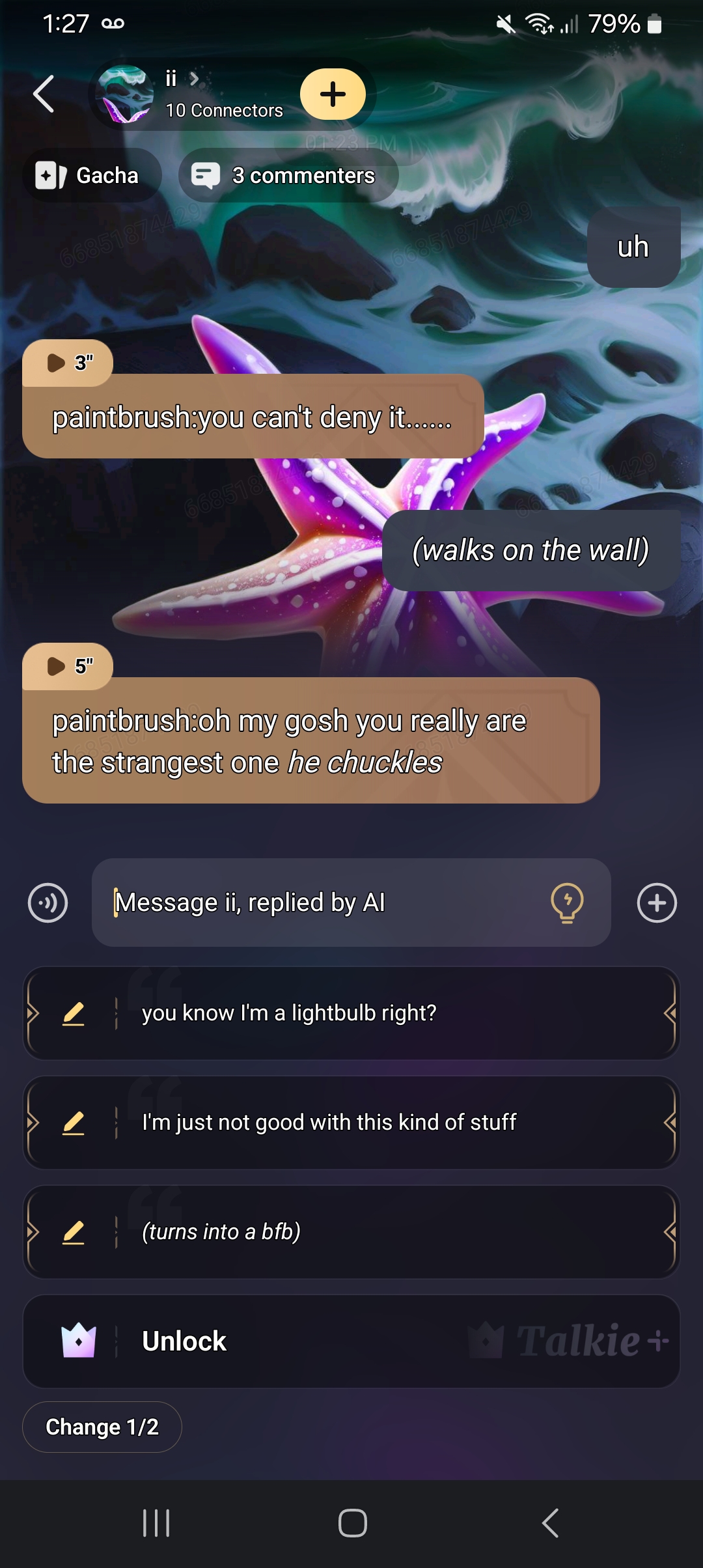Open Android recent apps button
Image resolution: width=703 pixels, height=1568 pixels.
coord(156,1523)
